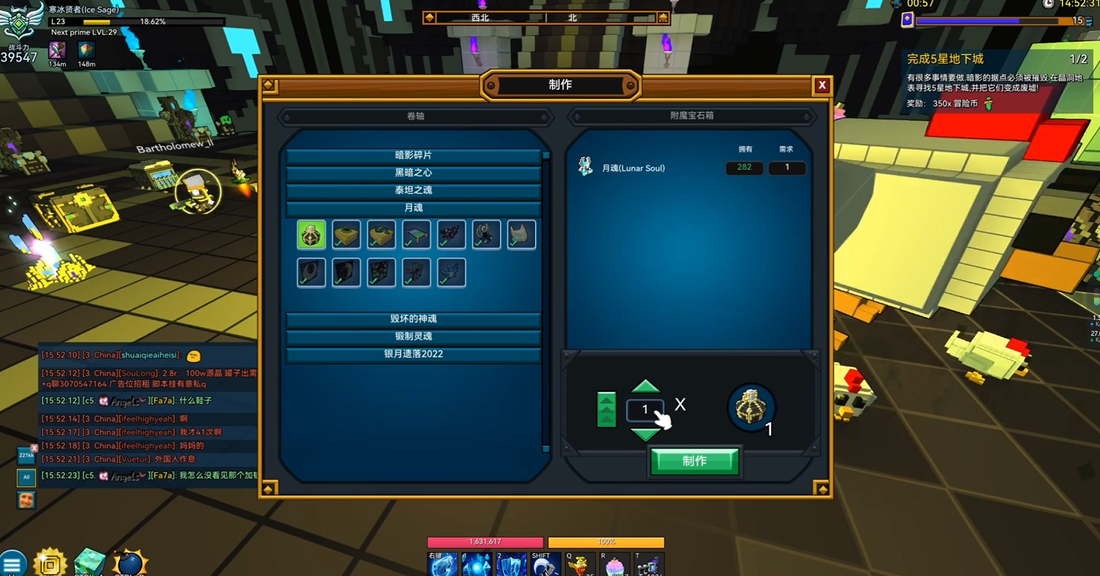The height and width of the screenshot is (576, 1100).
Task: Increase craft quantity with the up arrow
Action: 646,387
